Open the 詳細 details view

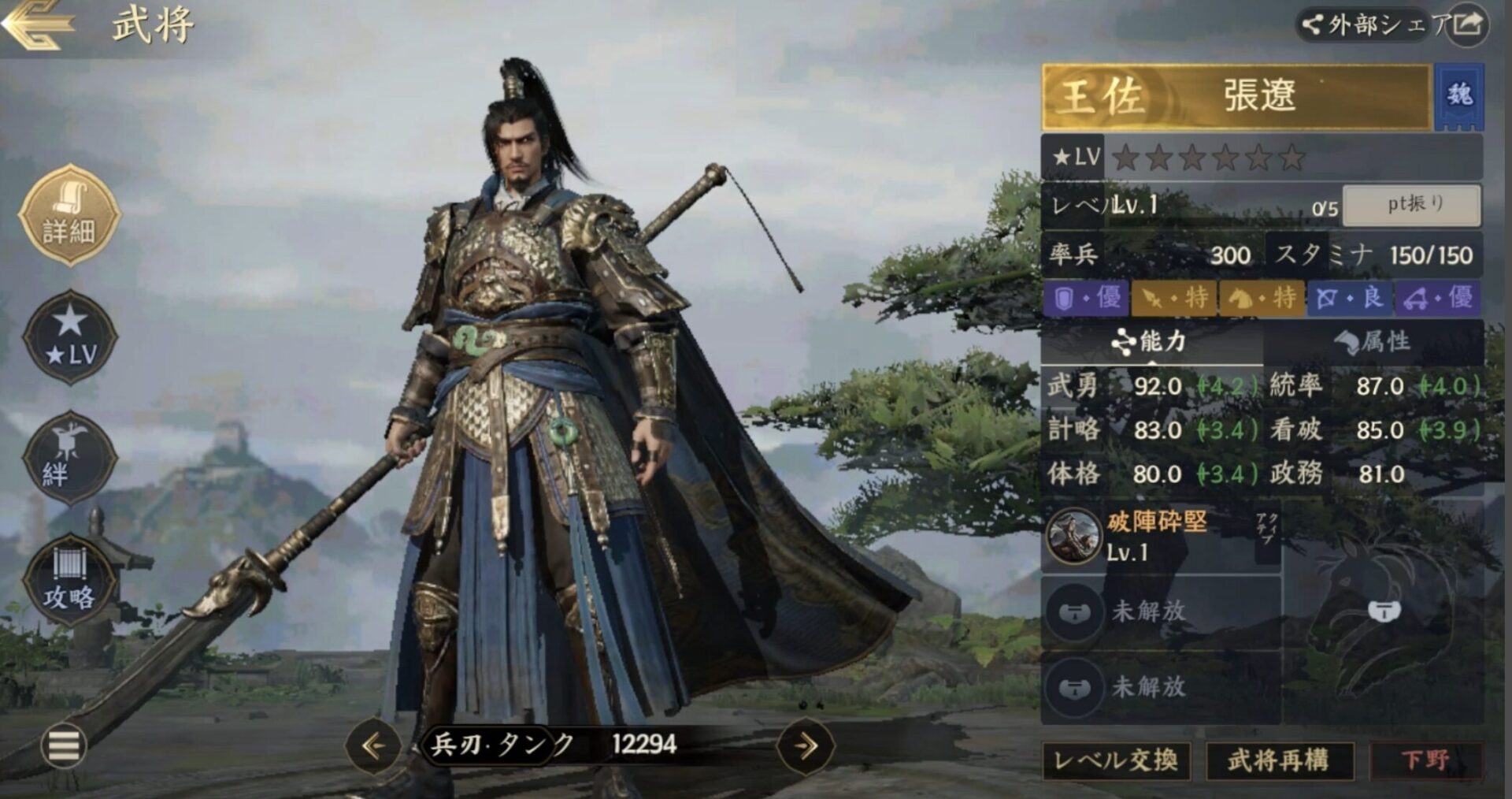(x=69, y=215)
